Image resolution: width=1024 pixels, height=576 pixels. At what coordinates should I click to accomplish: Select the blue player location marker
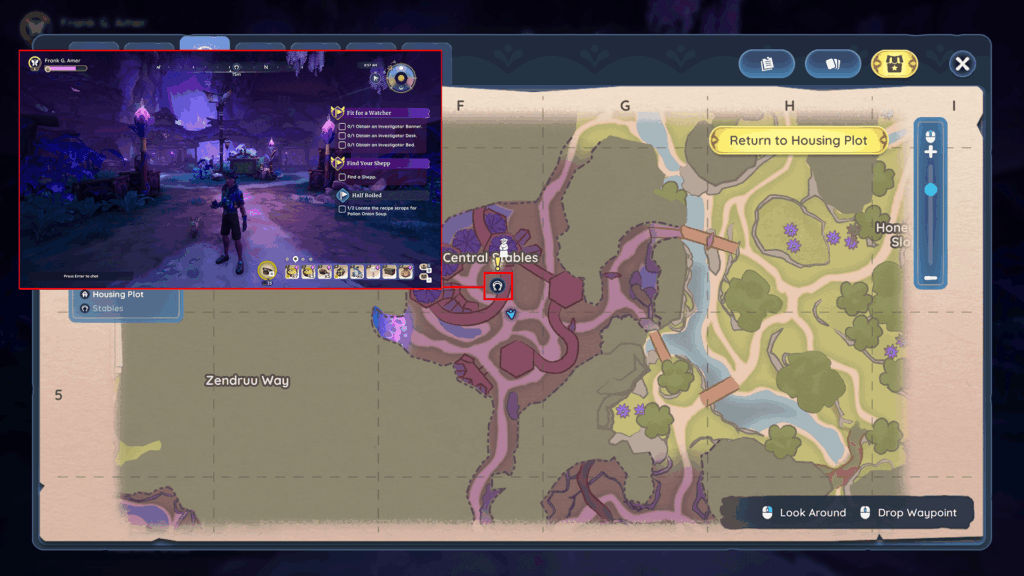coord(512,314)
